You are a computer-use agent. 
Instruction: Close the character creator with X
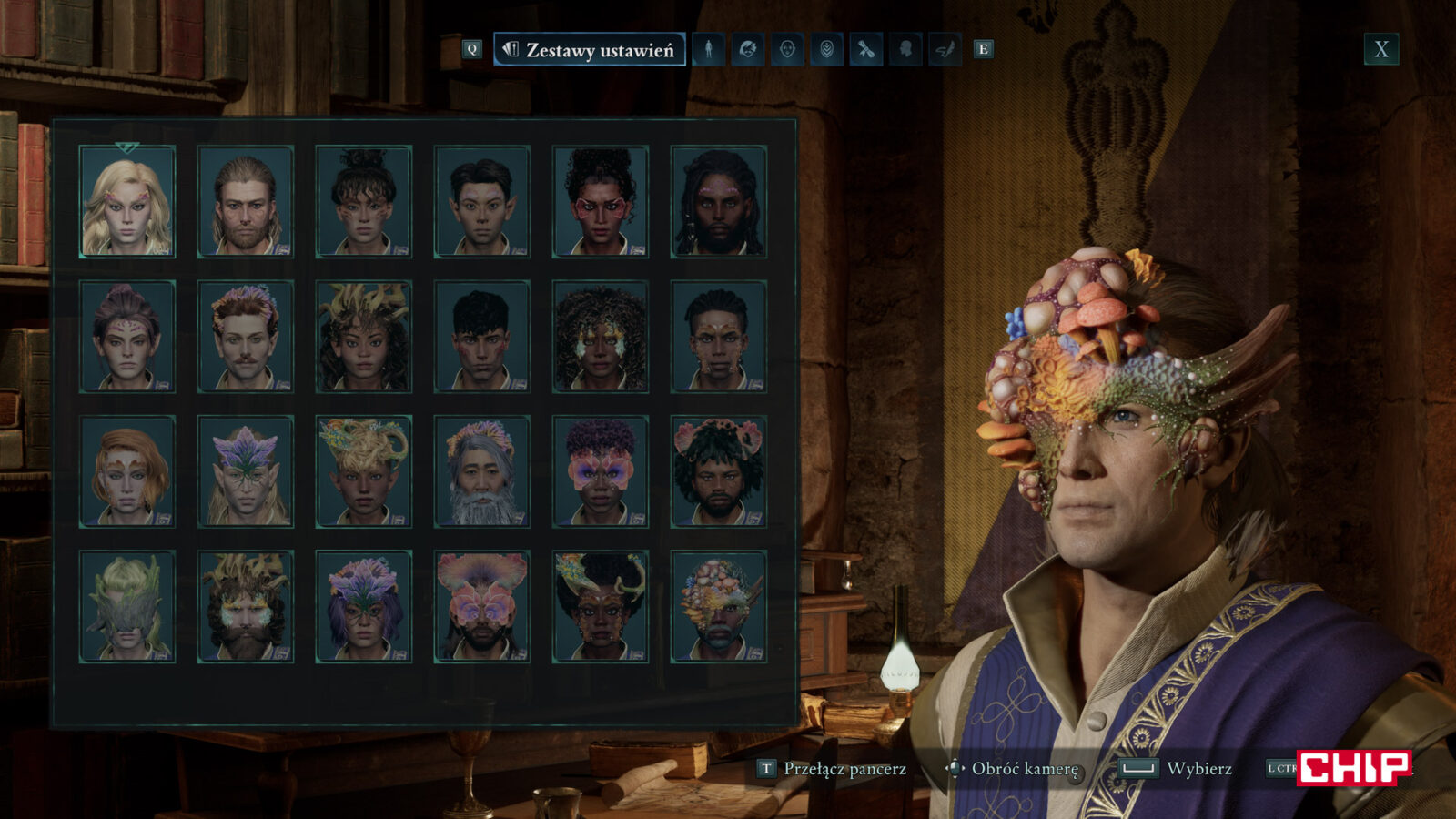tap(1380, 49)
